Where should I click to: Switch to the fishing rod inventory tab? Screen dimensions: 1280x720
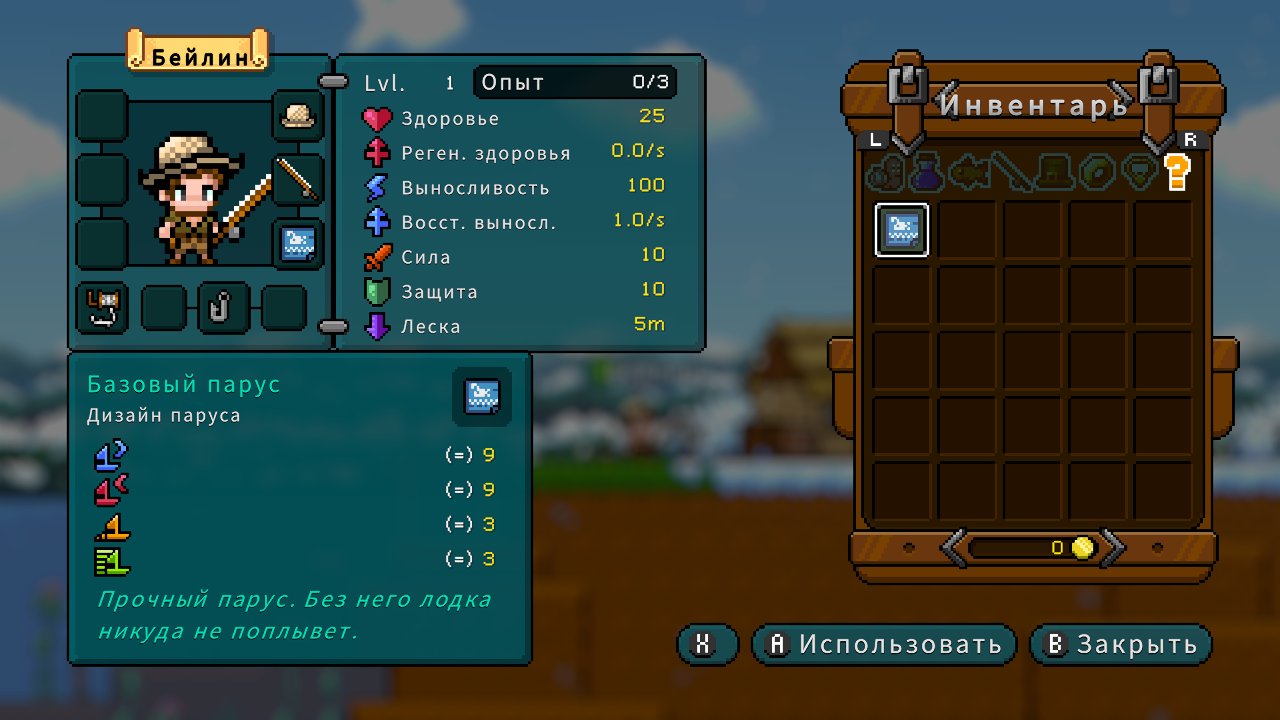pyautogui.click(x=1011, y=172)
